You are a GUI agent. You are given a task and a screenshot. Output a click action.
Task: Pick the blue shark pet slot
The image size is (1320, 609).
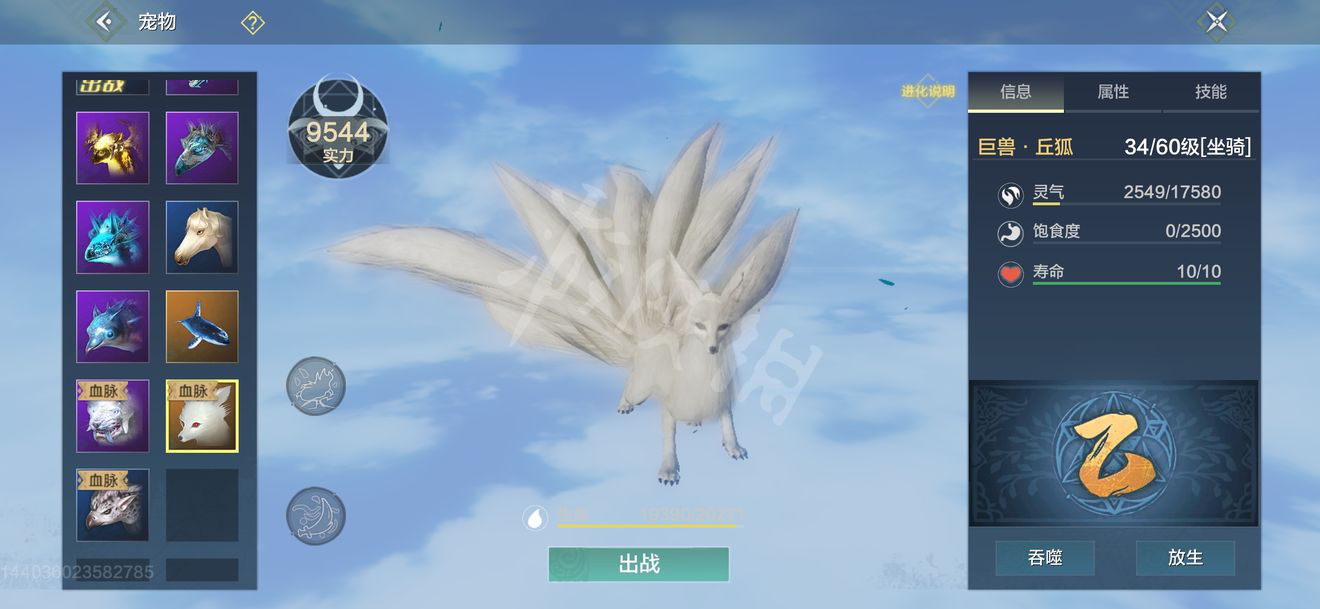(x=202, y=326)
